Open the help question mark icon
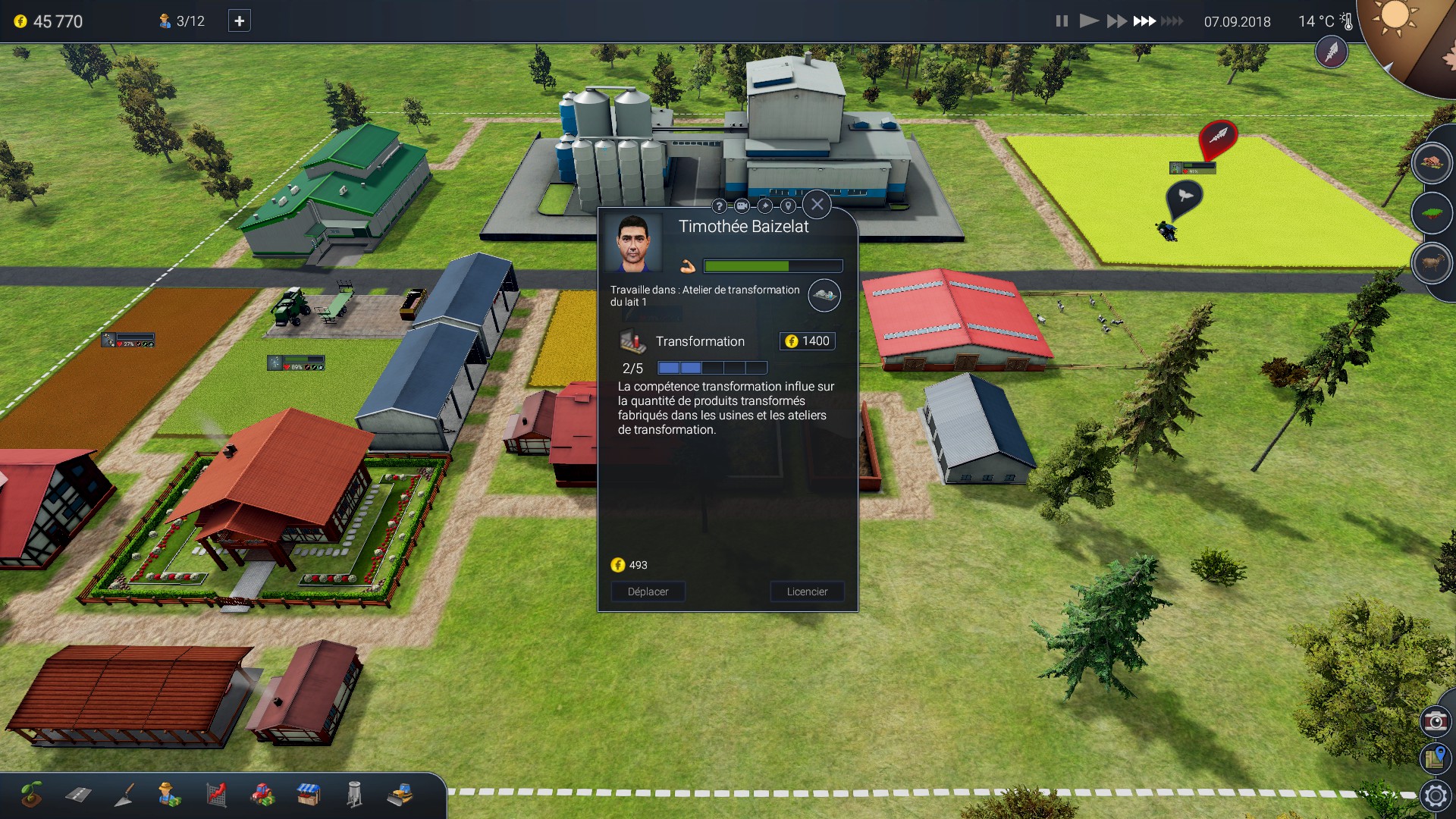 click(x=719, y=206)
